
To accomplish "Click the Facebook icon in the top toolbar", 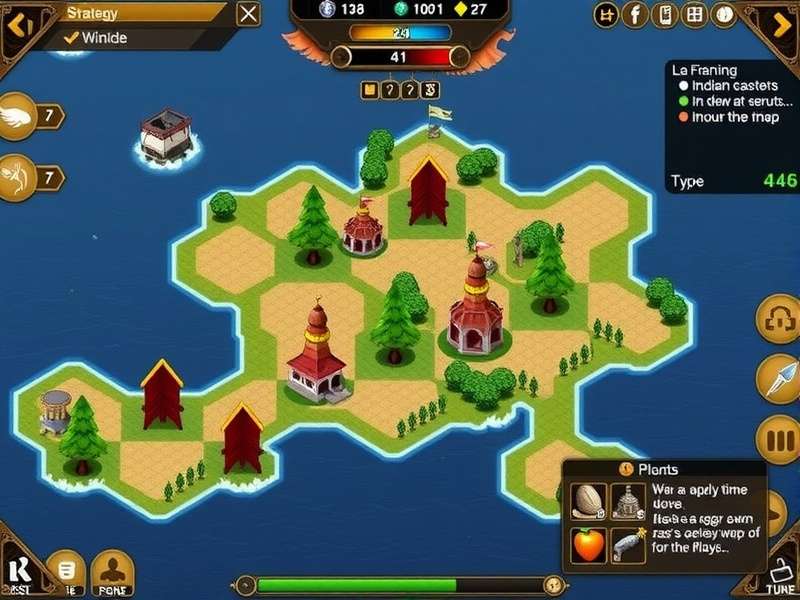I will pyautogui.click(x=635, y=14).
